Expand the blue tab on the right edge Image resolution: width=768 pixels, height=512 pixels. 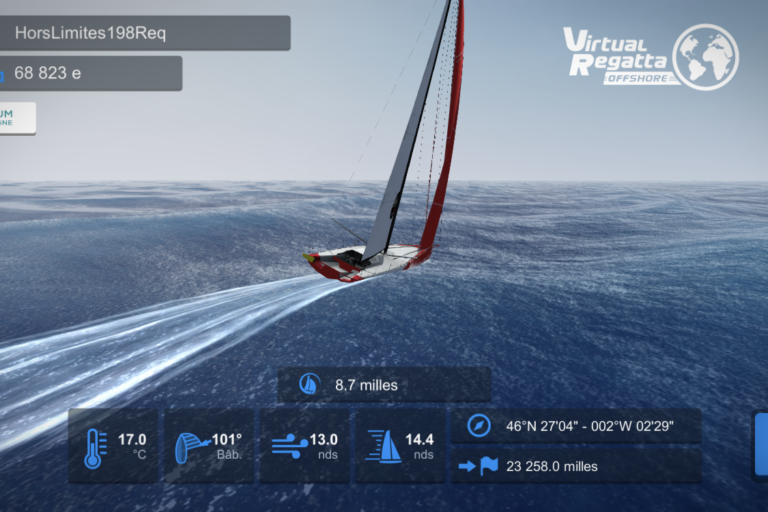pyautogui.click(x=761, y=443)
